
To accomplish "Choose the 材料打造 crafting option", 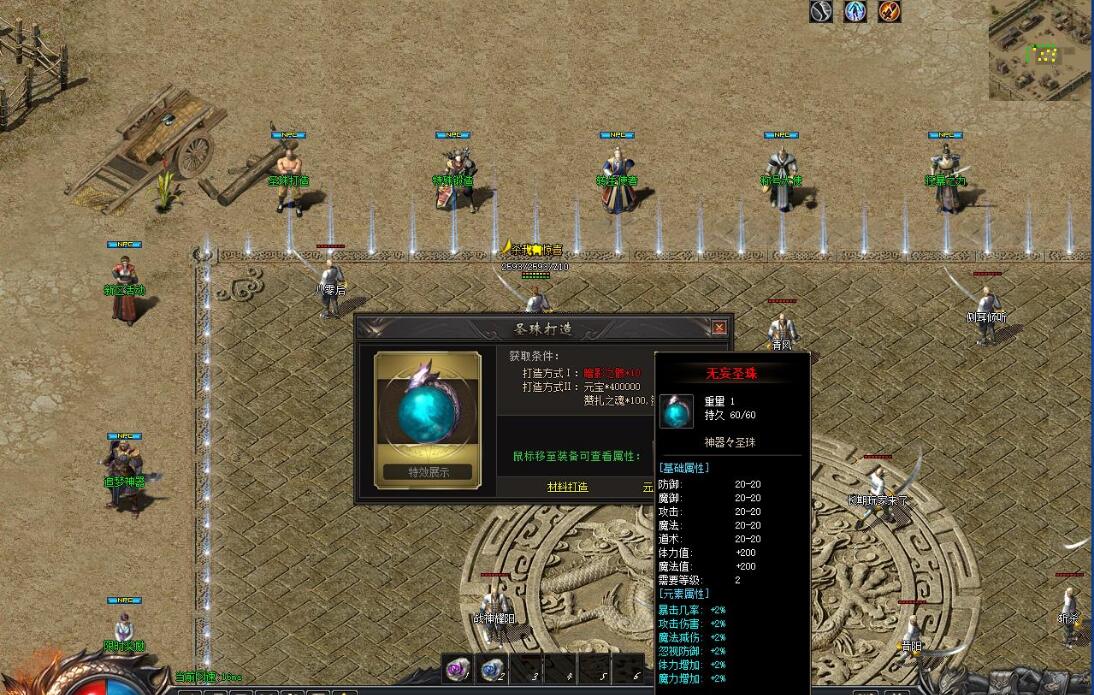I will click(567, 487).
